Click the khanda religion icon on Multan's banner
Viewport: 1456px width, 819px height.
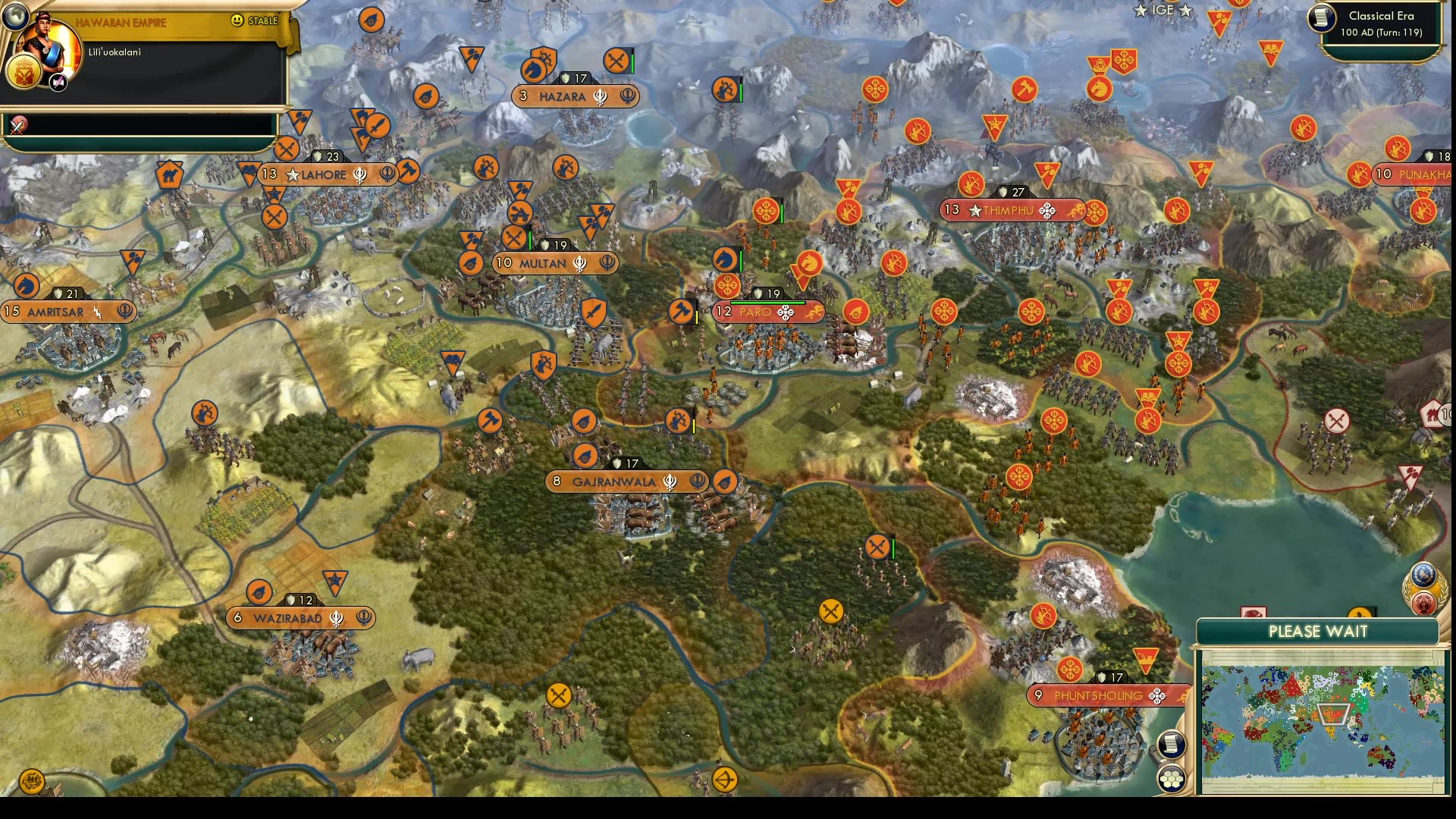[x=579, y=263]
